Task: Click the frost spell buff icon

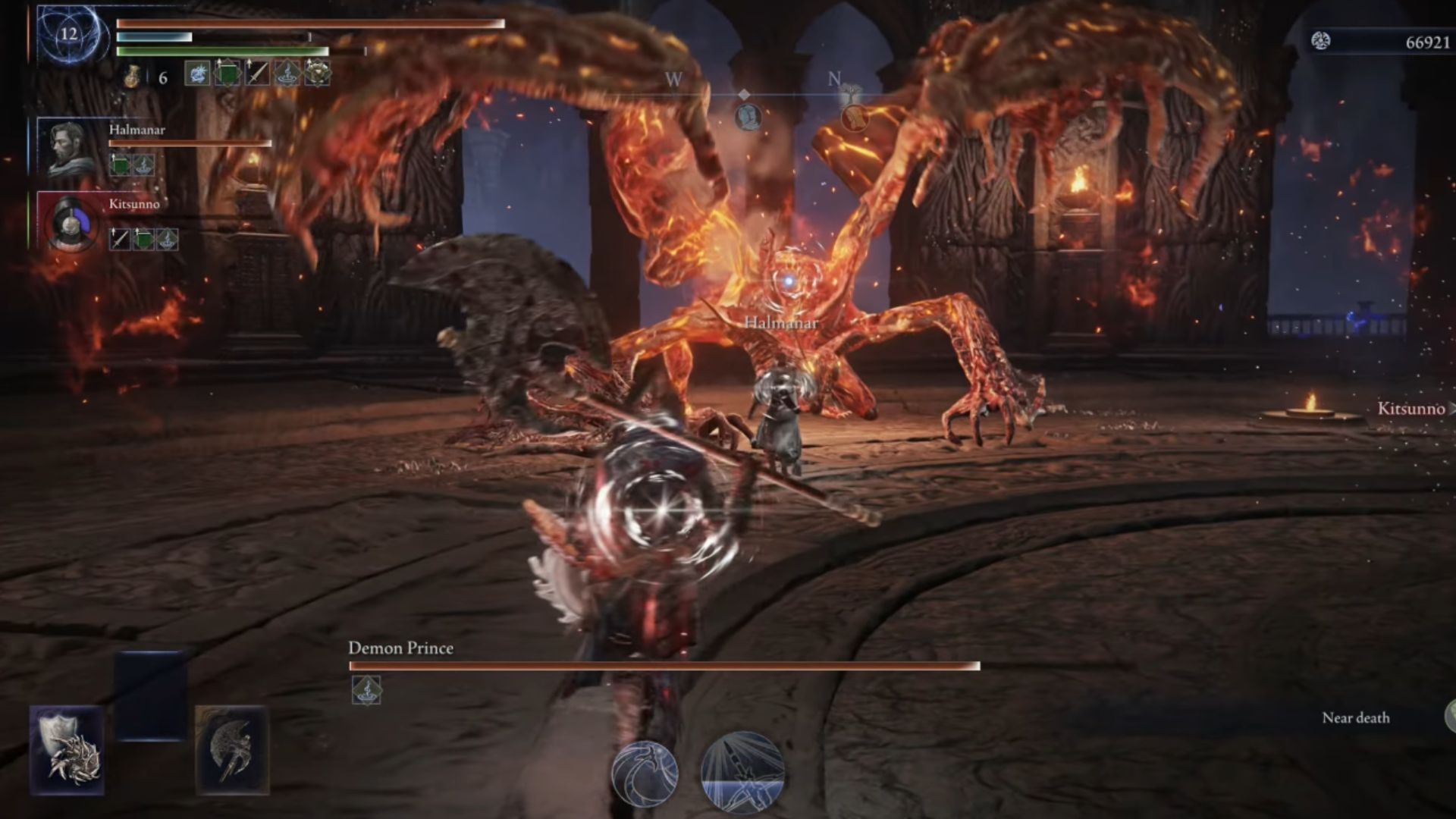Action: (x=197, y=74)
